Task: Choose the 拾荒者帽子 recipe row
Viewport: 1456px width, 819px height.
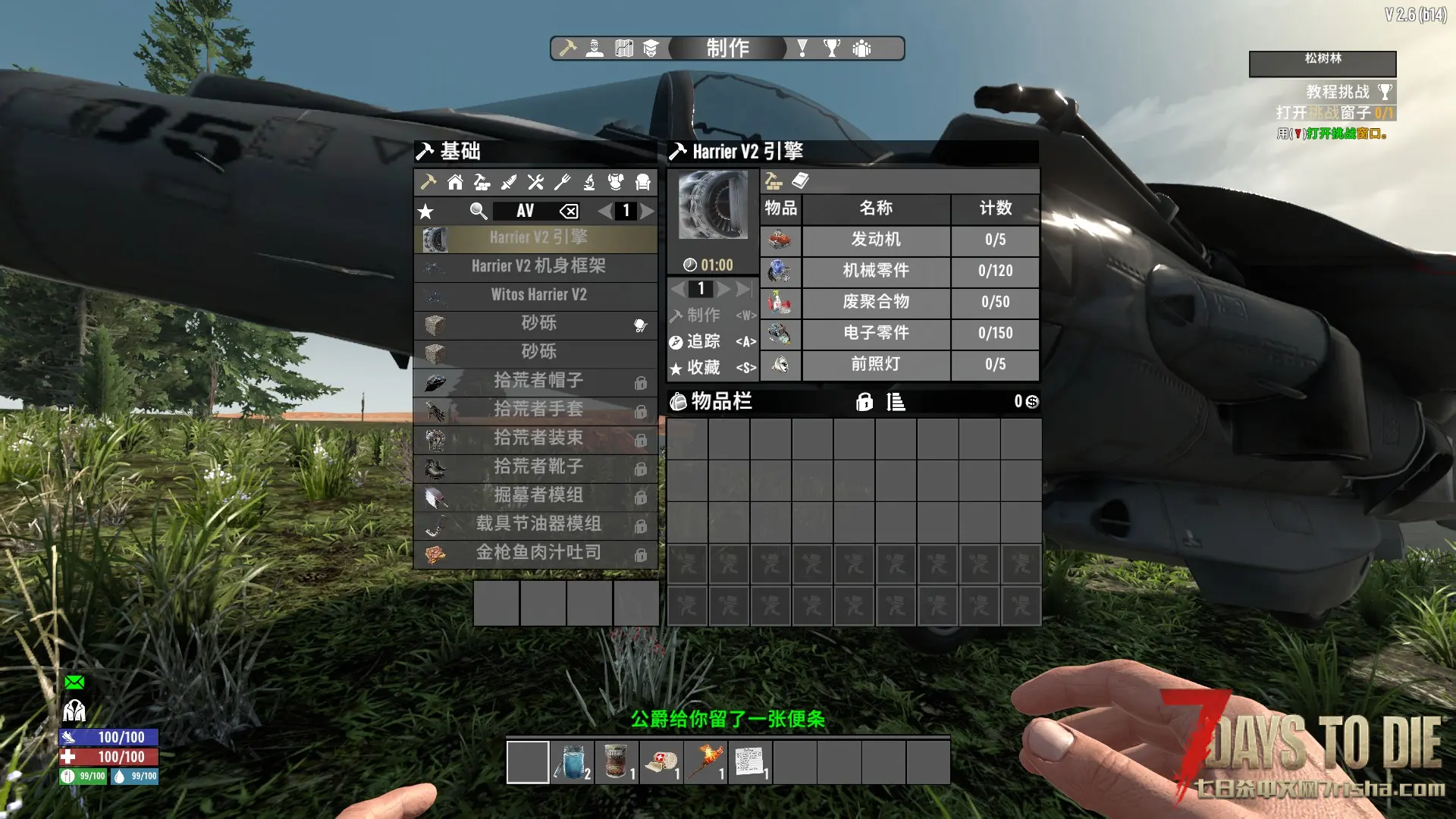Action: [537, 381]
